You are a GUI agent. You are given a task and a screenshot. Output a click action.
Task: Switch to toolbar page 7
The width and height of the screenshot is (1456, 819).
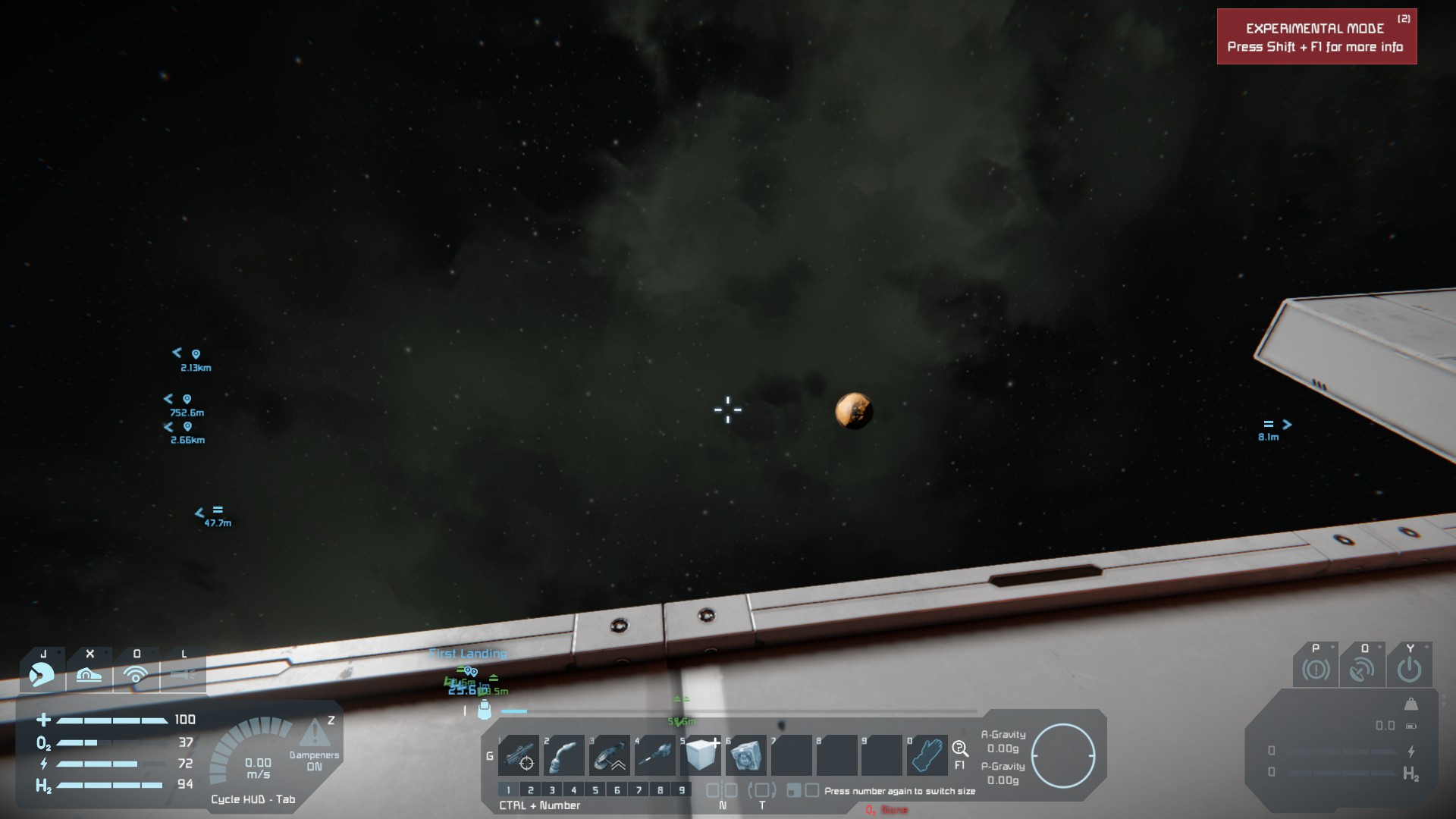(x=639, y=790)
